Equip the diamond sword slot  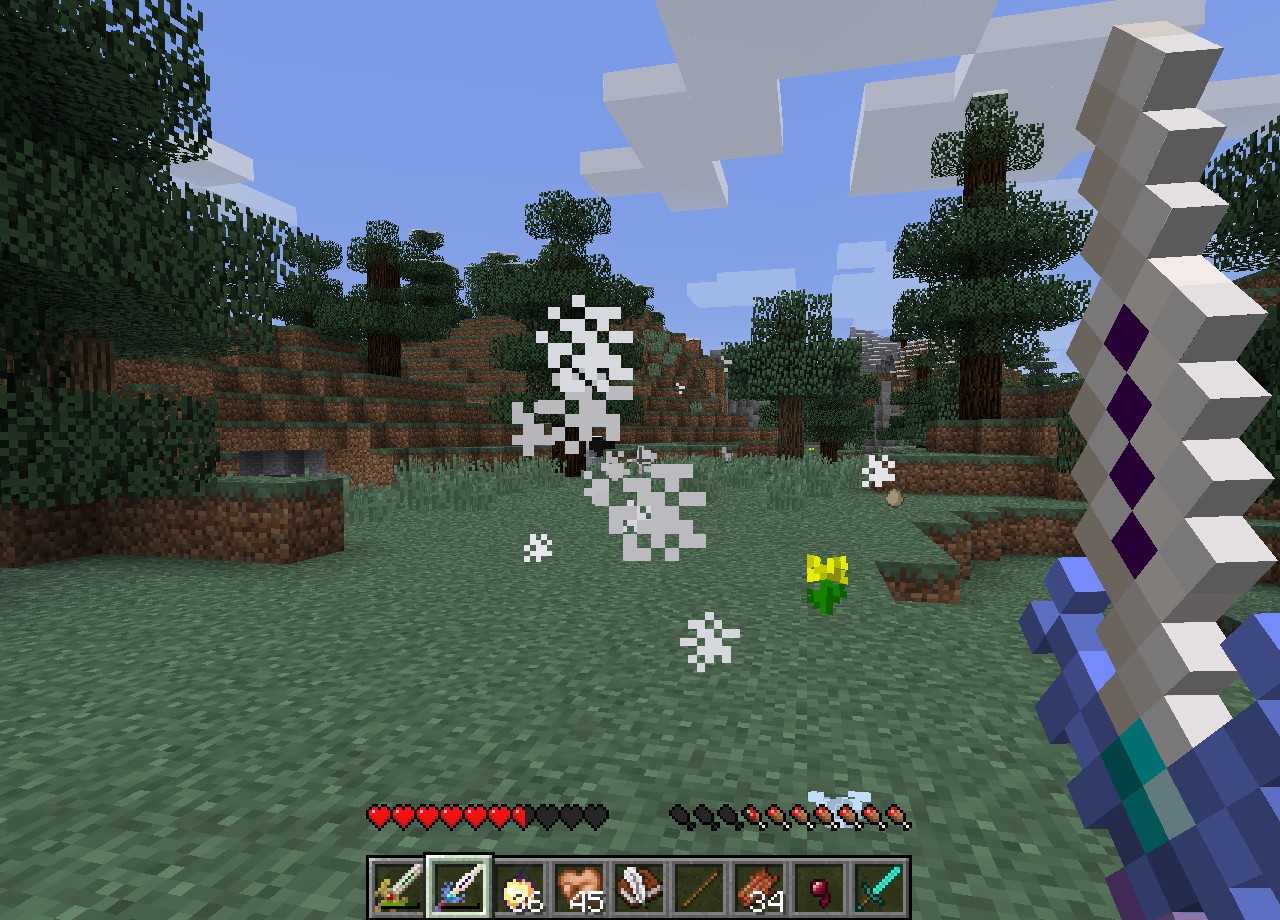[x=879, y=886]
